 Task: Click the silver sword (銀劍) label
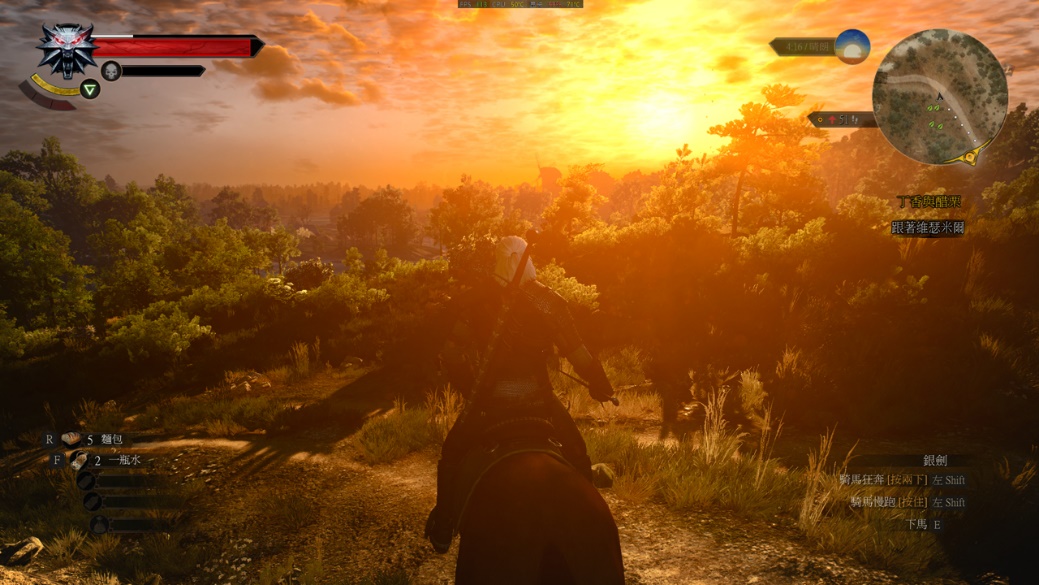coord(935,460)
